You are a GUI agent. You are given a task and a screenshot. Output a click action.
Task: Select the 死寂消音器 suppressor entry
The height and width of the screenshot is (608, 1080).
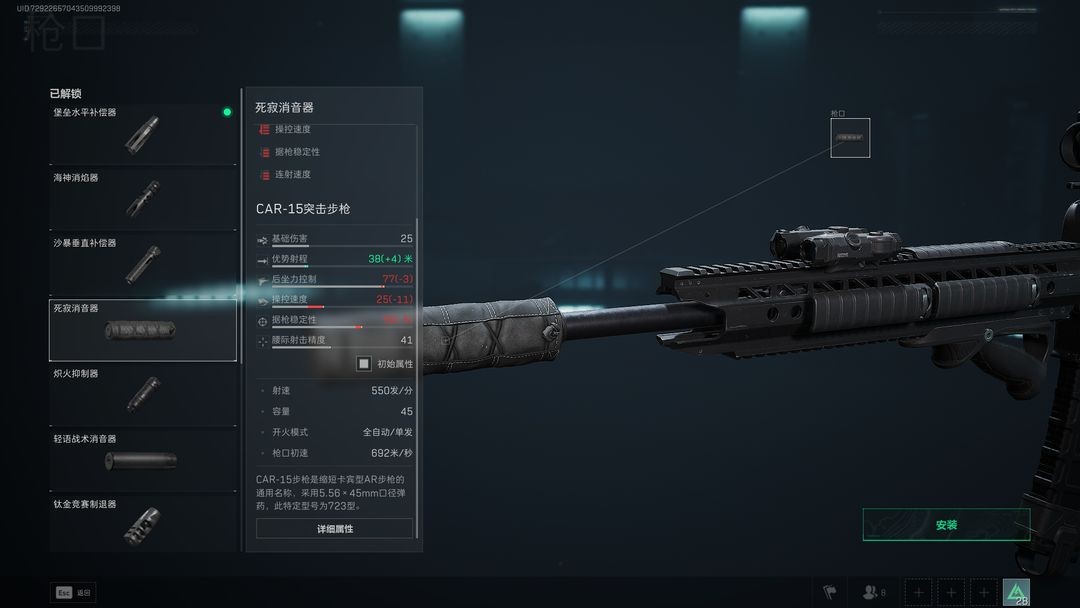(142, 330)
